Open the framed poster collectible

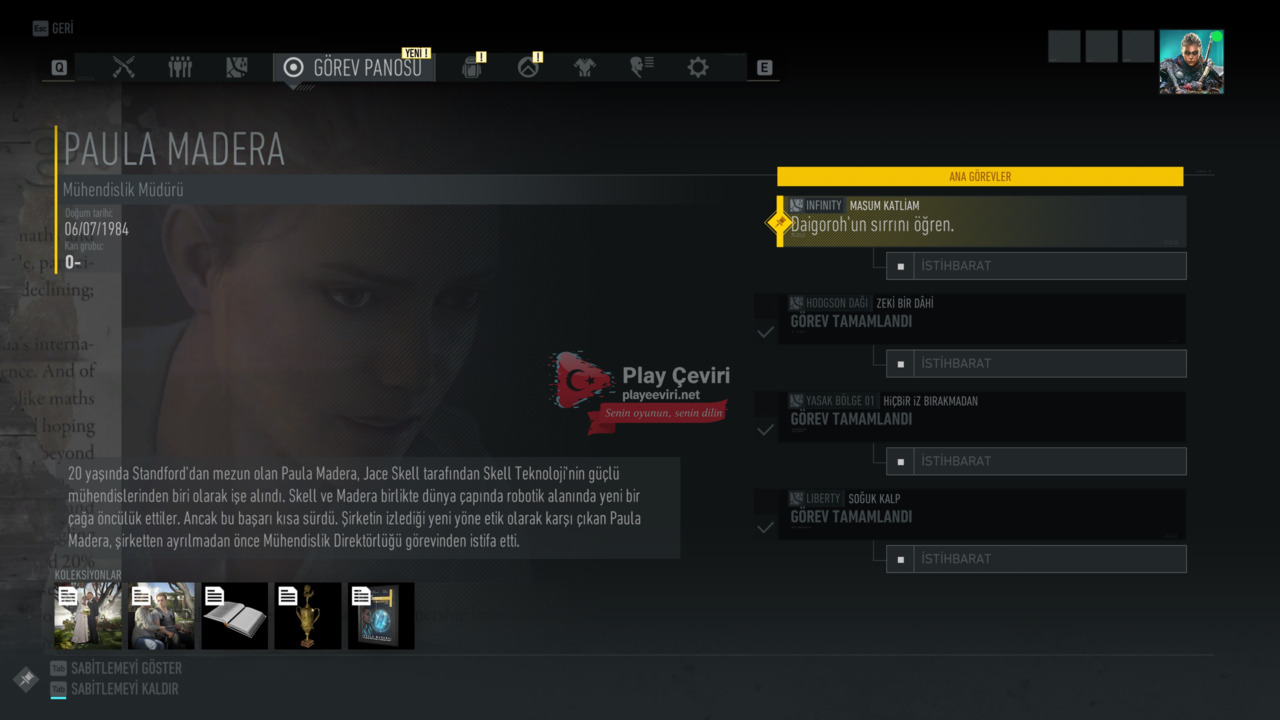tap(381, 616)
